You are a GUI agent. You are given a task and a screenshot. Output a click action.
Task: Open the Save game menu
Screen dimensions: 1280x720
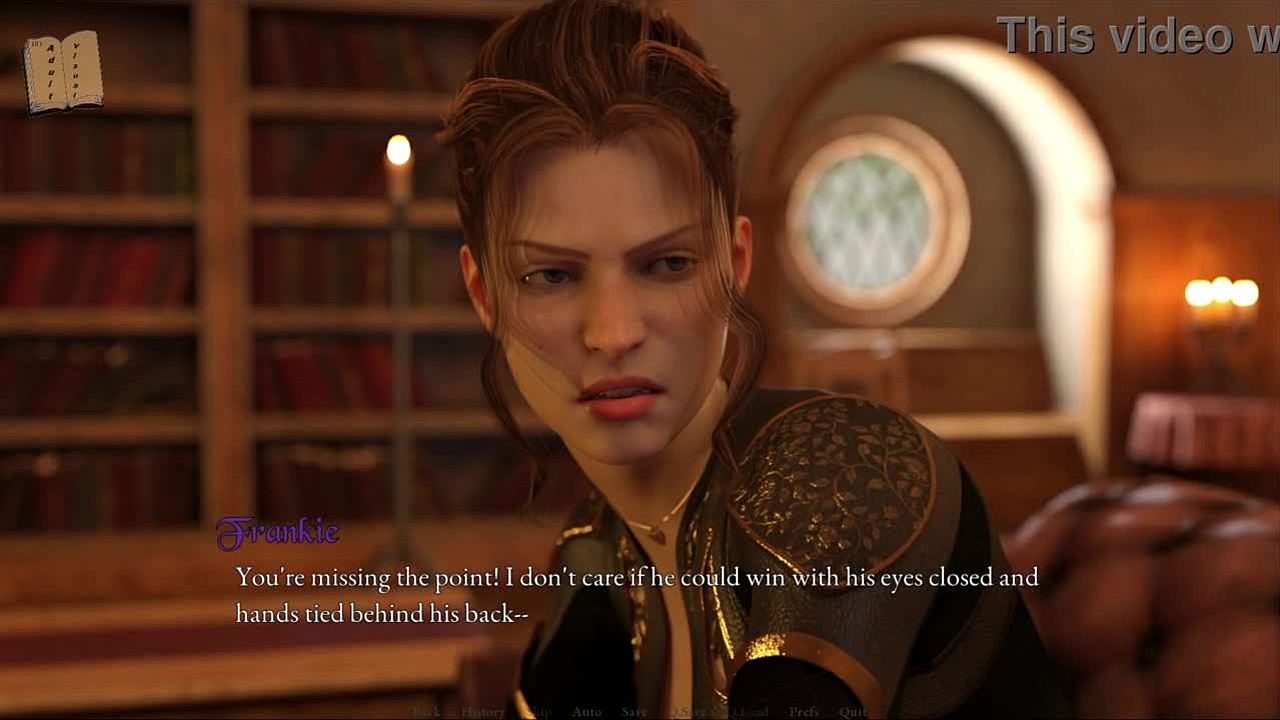tap(634, 711)
